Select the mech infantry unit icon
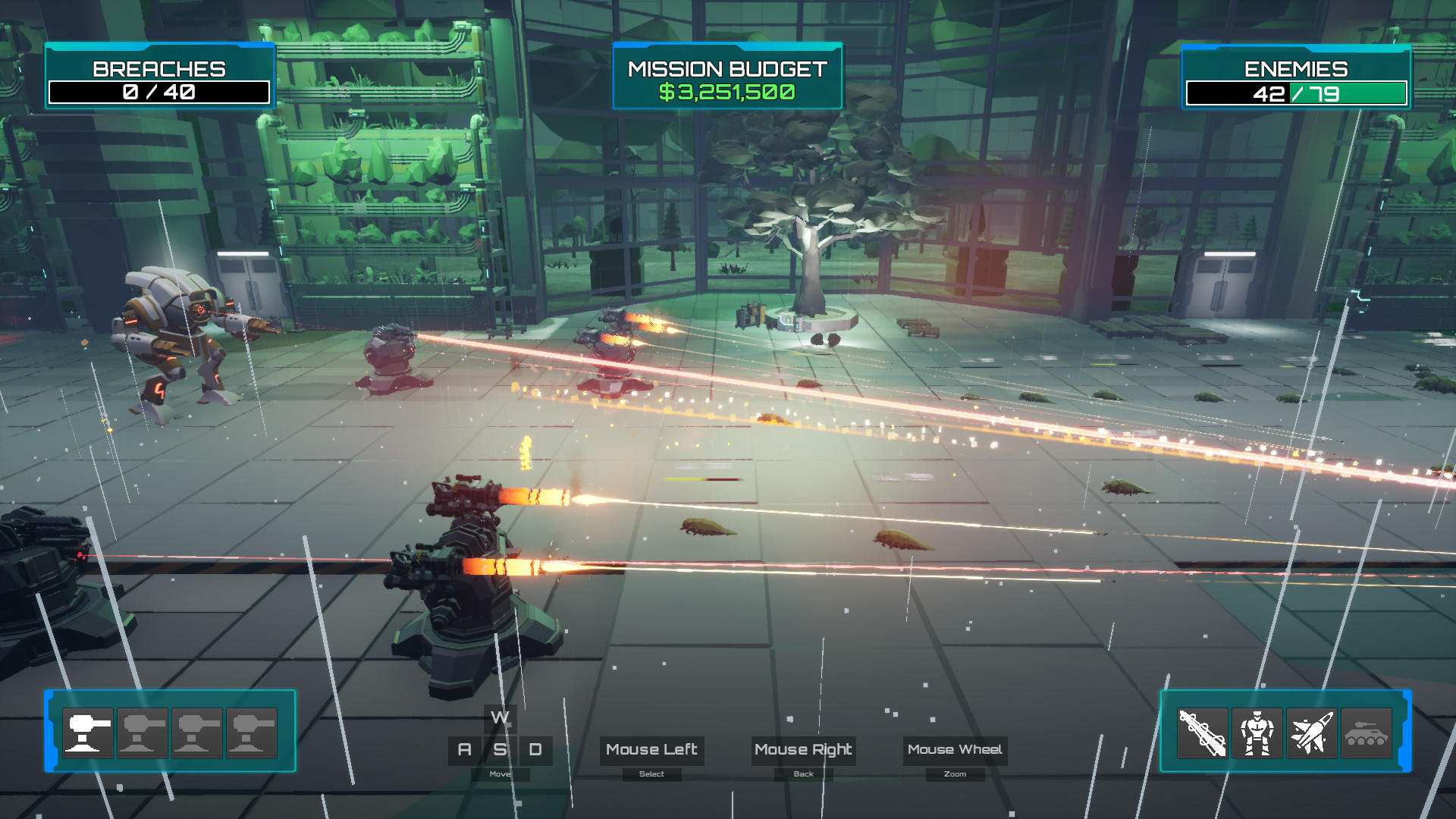The width and height of the screenshot is (1456, 819). 1256,734
